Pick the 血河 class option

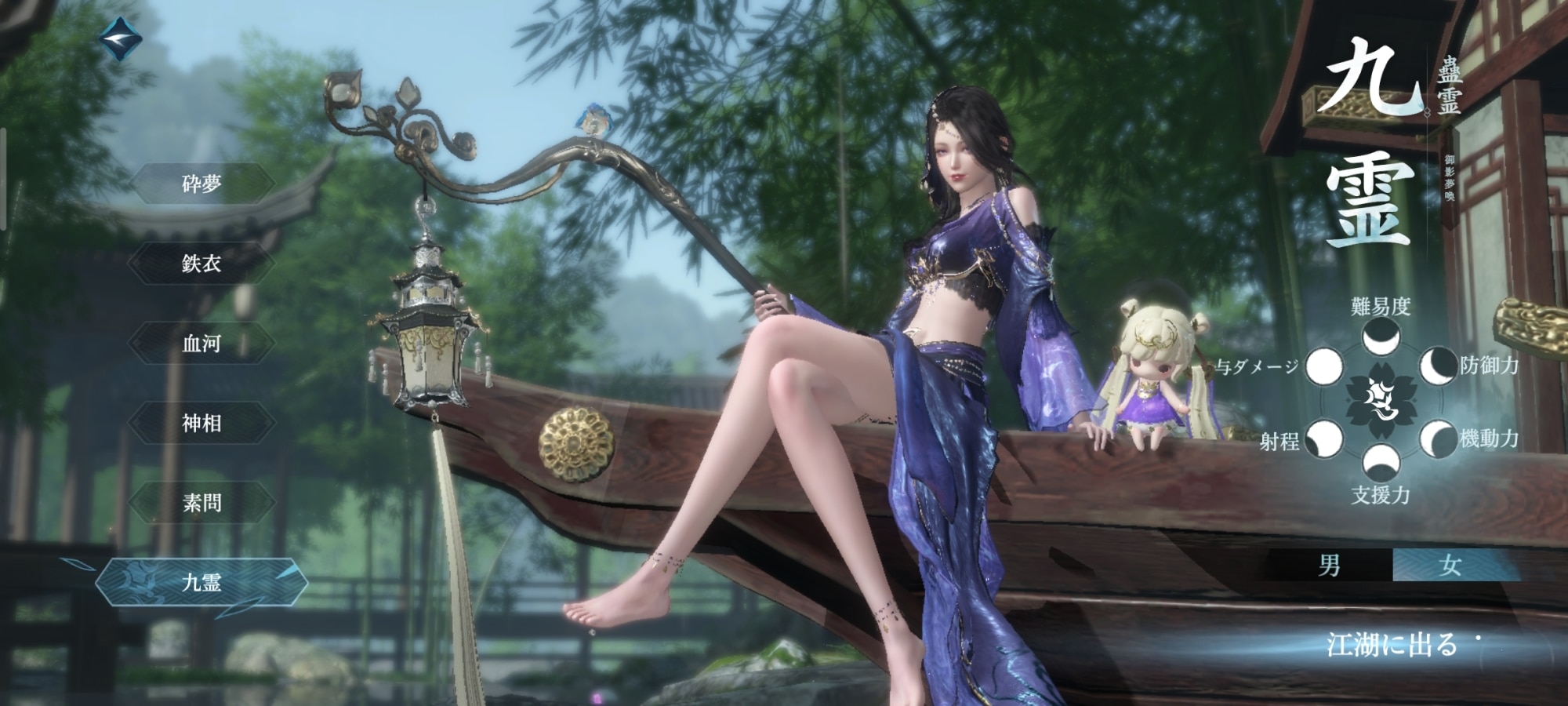[201, 344]
